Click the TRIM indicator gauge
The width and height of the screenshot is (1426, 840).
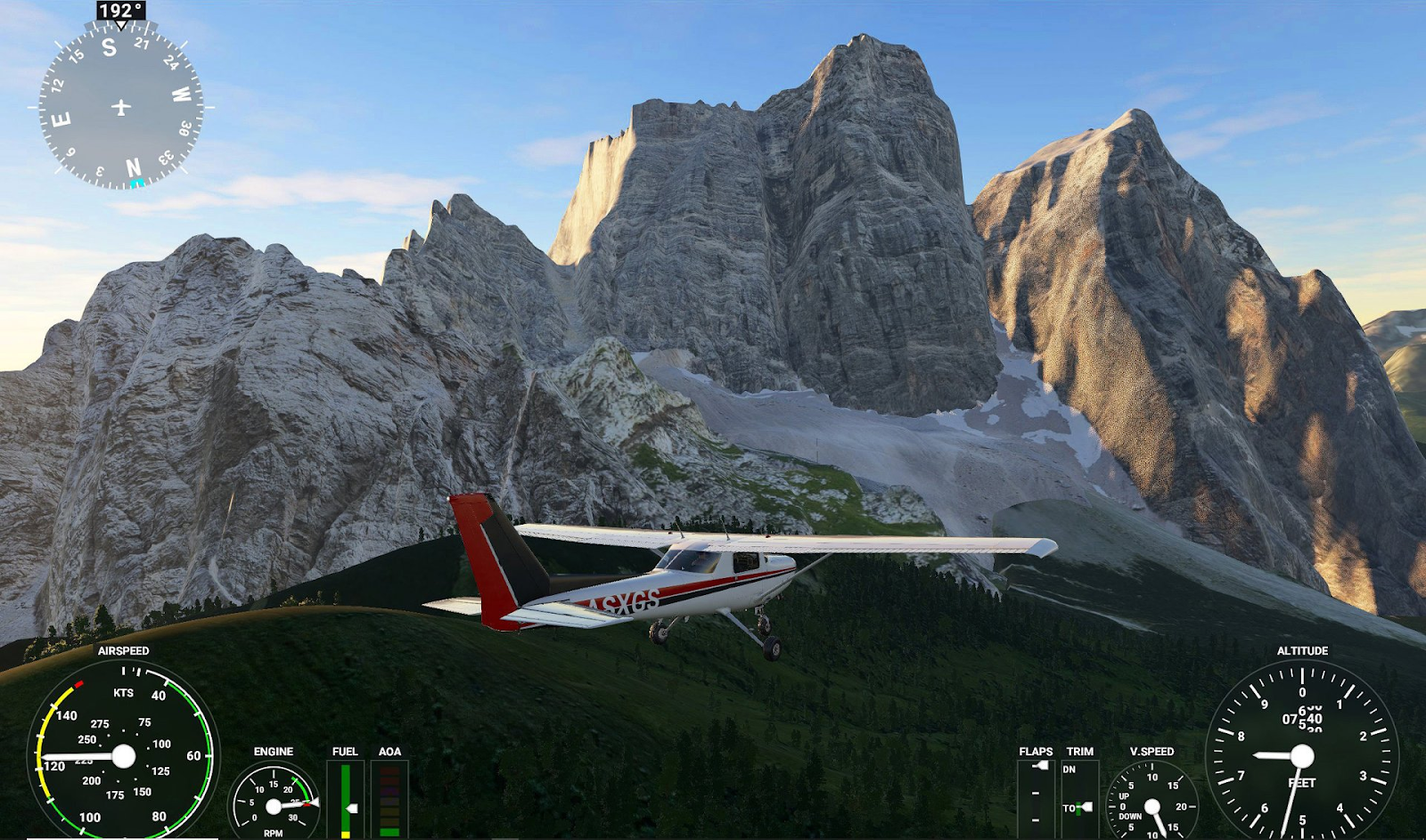tap(1079, 797)
